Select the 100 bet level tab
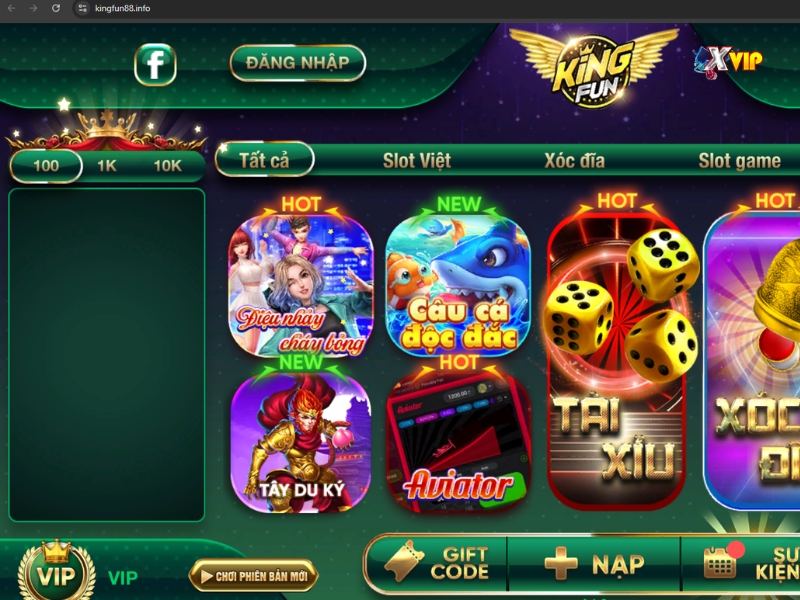The height and width of the screenshot is (600, 800). click(46, 166)
